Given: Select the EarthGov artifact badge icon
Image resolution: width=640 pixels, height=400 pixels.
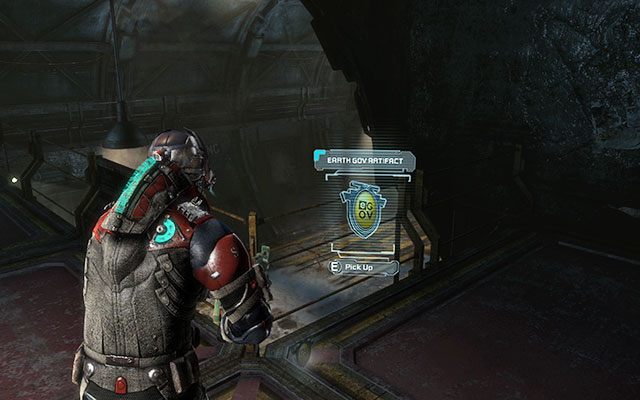Looking at the screenshot, I should [360, 210].
